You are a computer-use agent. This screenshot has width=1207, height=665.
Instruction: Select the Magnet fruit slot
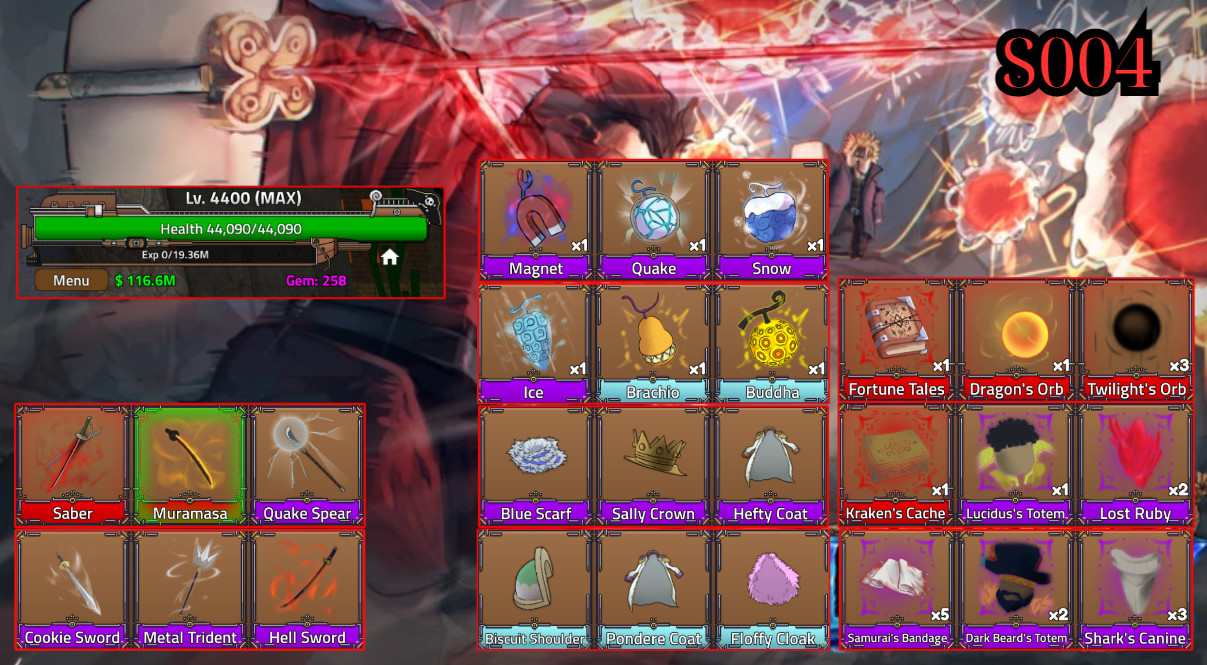point(536,219)
